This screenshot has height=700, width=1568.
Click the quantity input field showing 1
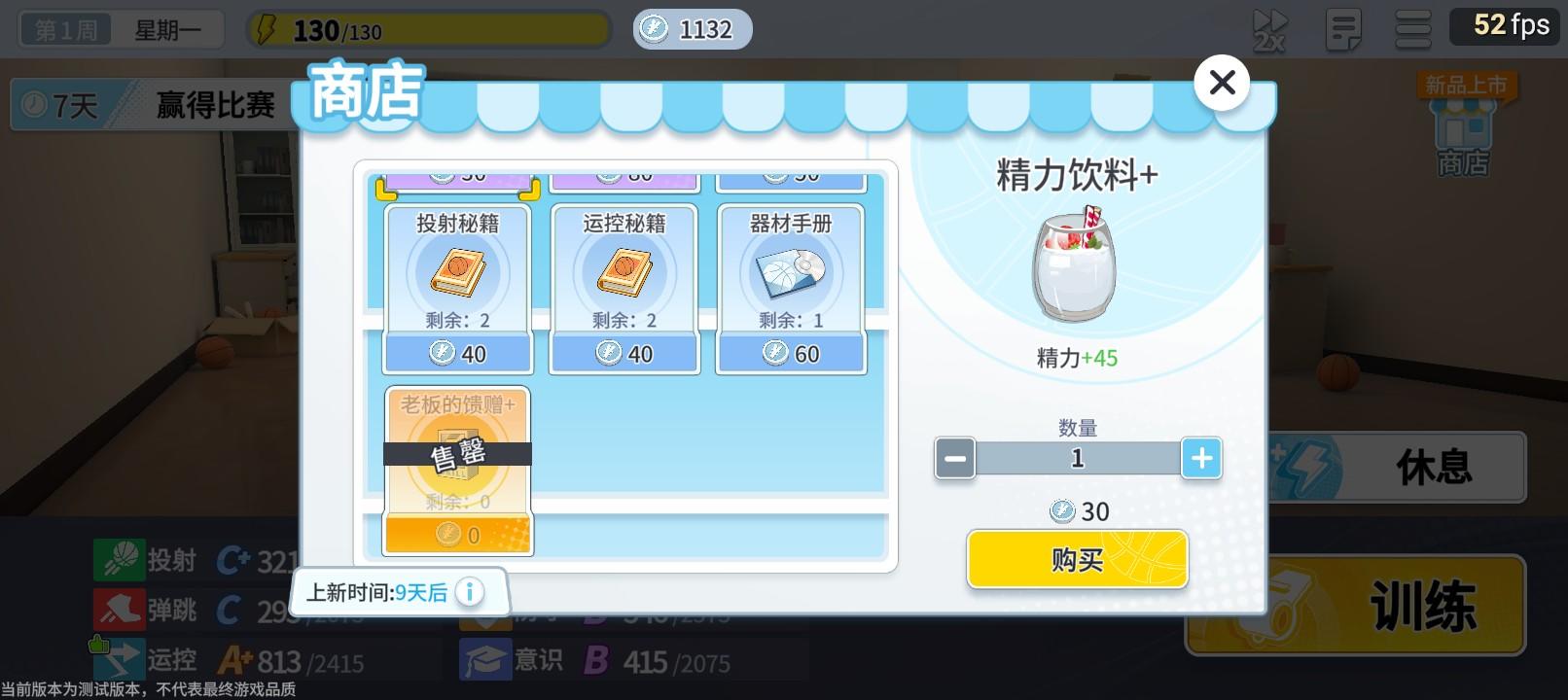tap(1078, 458)
